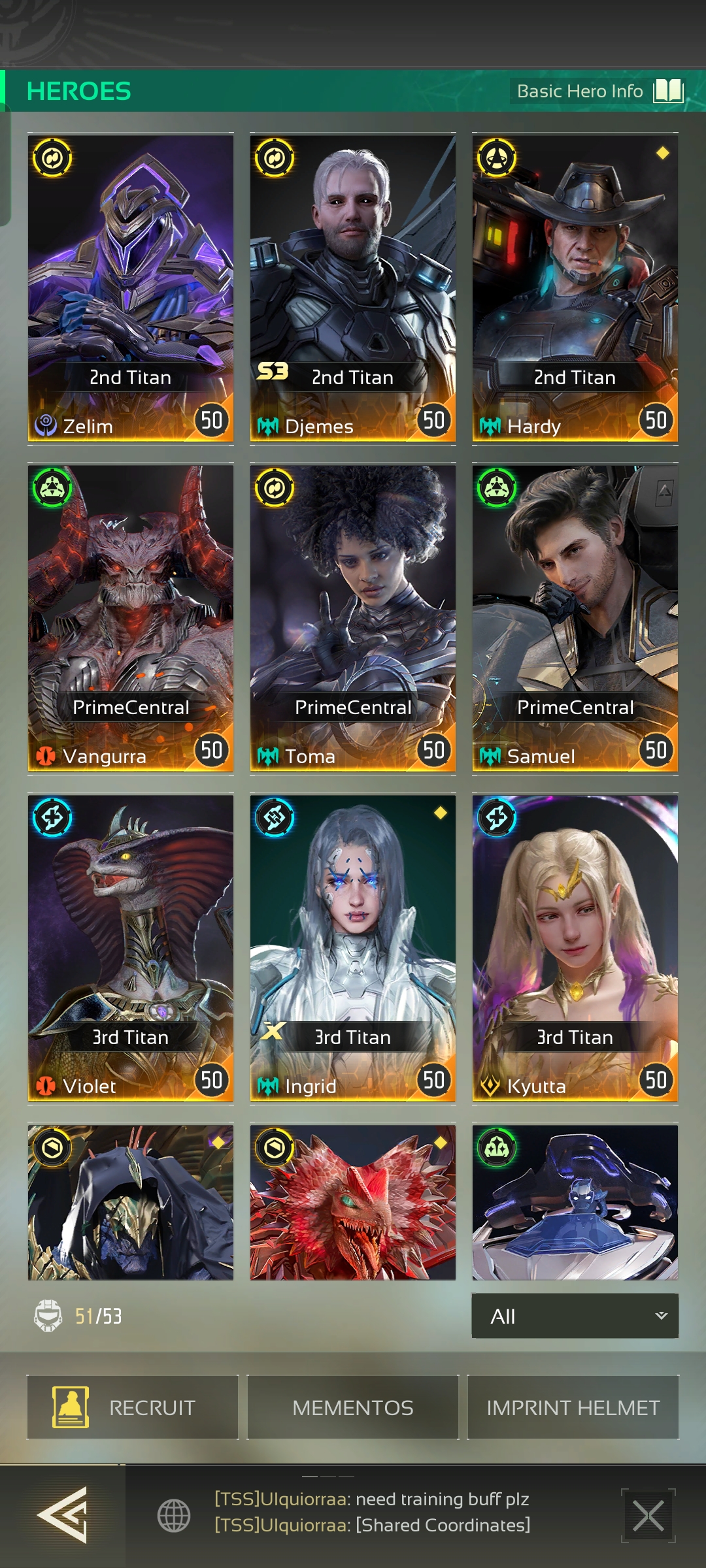Open the Hardy hero card
This screenshot has height=1568, width=706.
point(575,287)
